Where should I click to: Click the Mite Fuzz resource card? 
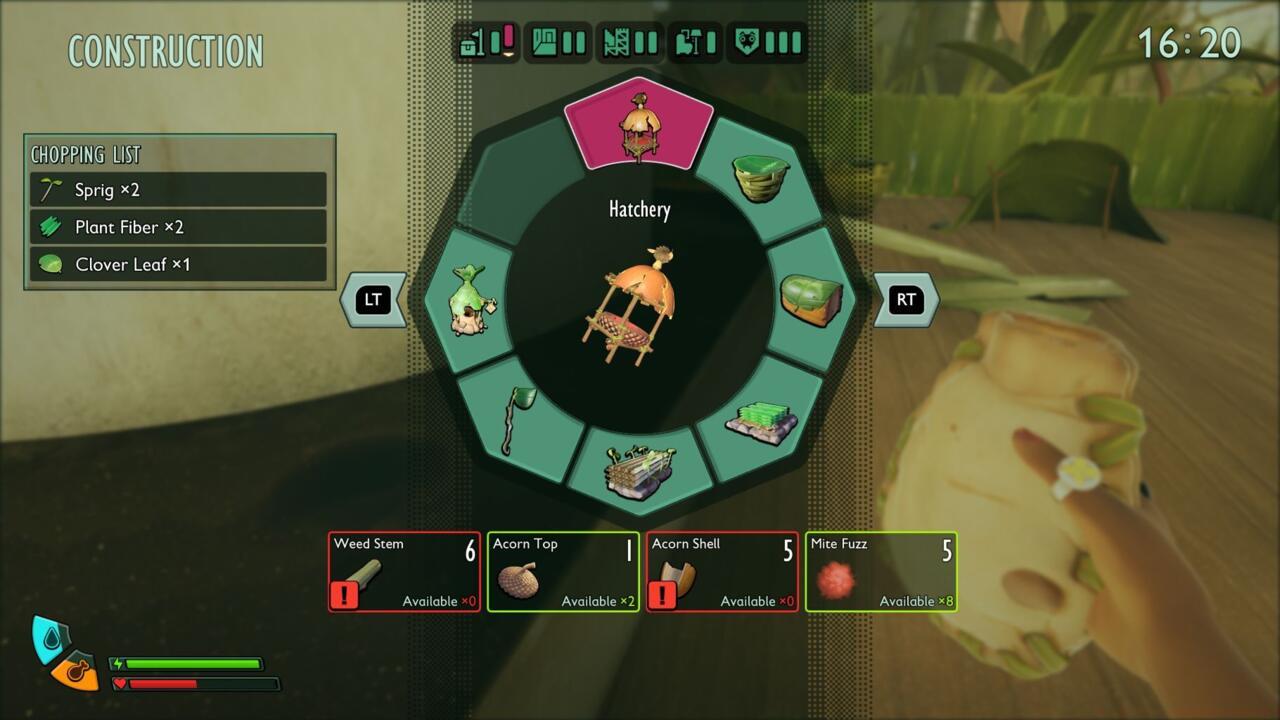coord(880,572)
